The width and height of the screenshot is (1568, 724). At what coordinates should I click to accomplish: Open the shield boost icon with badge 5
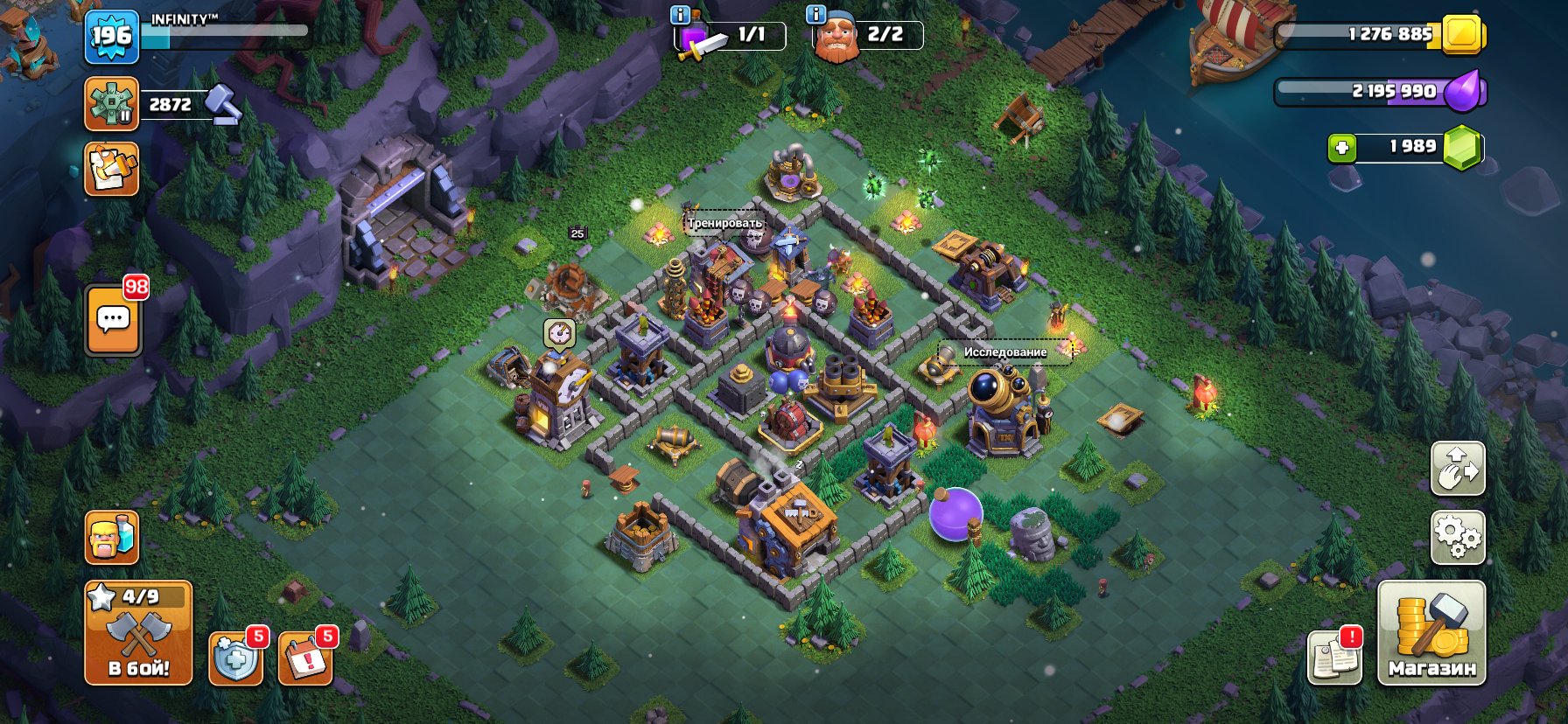(x=233, y=662)
